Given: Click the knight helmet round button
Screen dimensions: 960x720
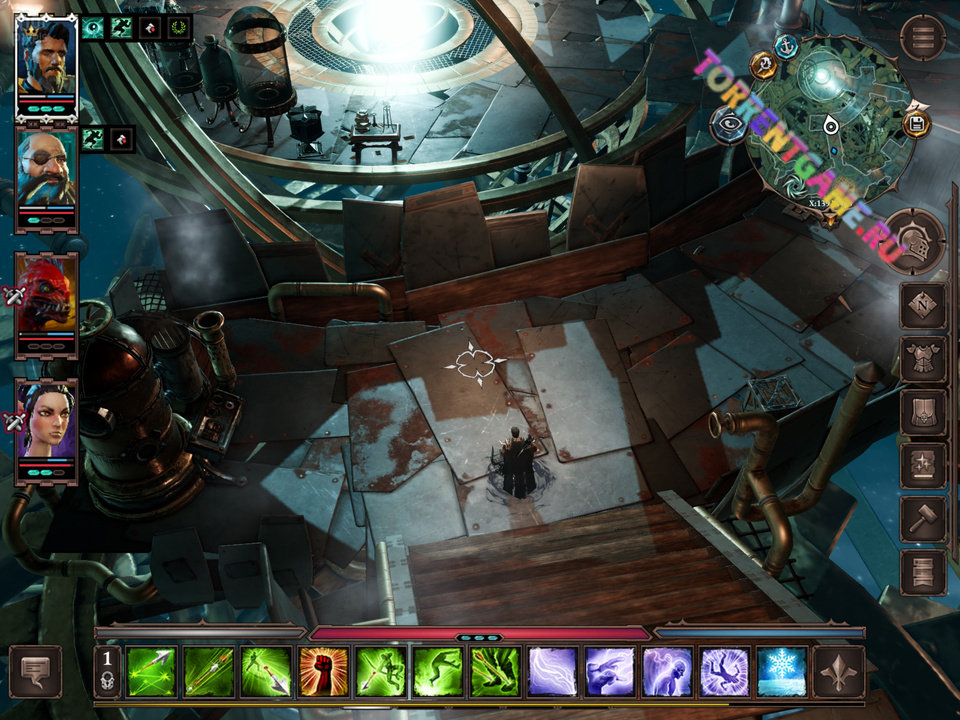Looking at the screenshot, I should coord(914,241).
